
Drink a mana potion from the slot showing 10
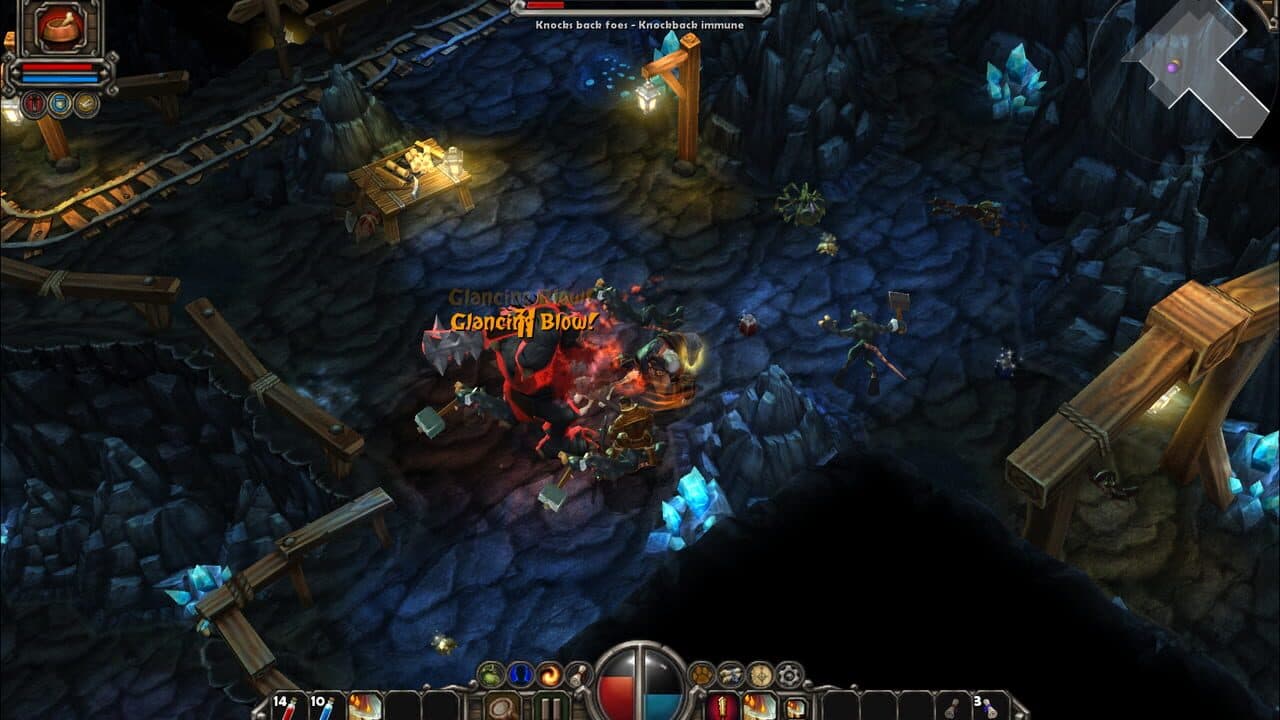point(327,708)
